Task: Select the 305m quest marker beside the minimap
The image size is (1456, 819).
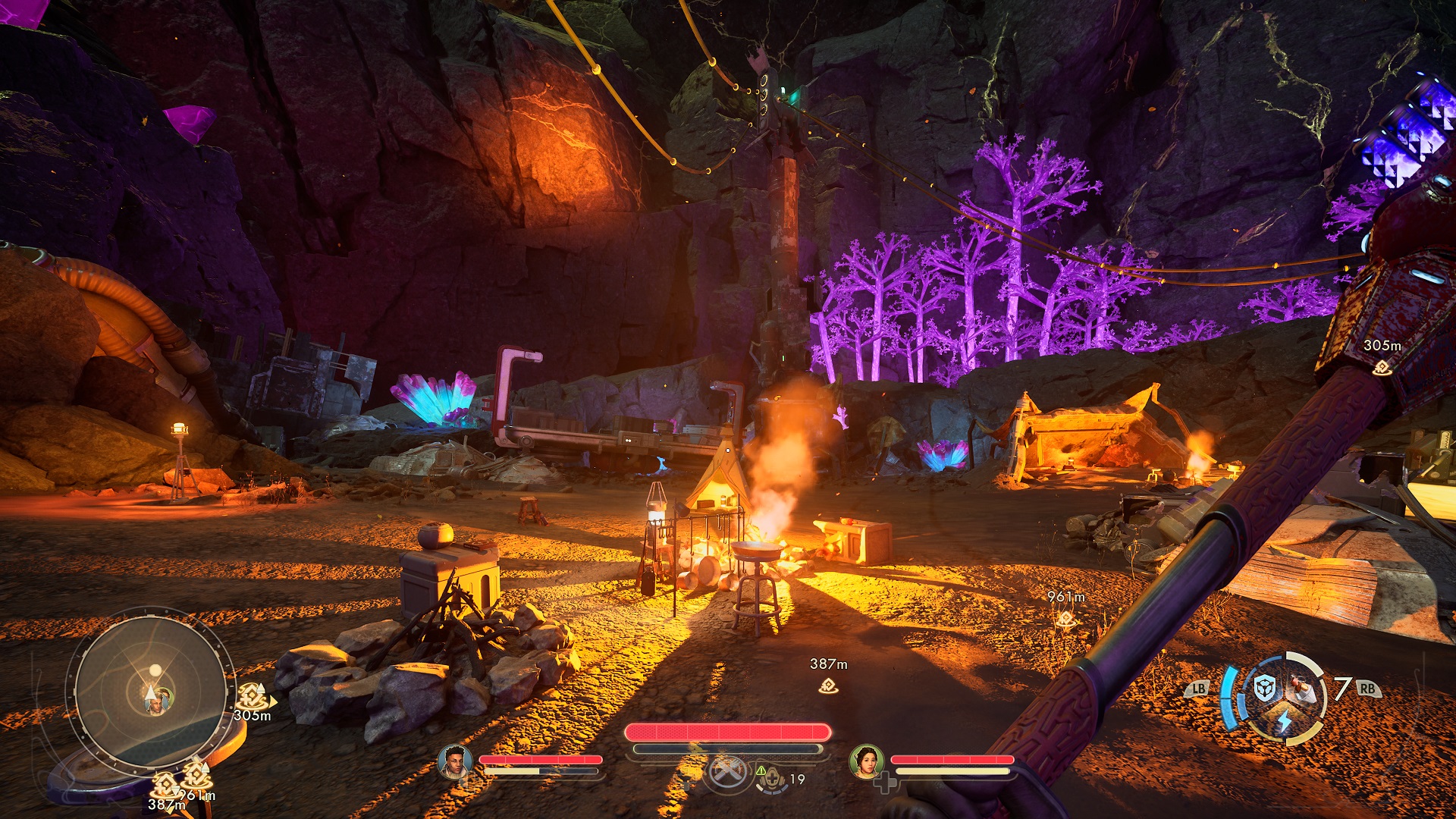Action: point(252,696)
